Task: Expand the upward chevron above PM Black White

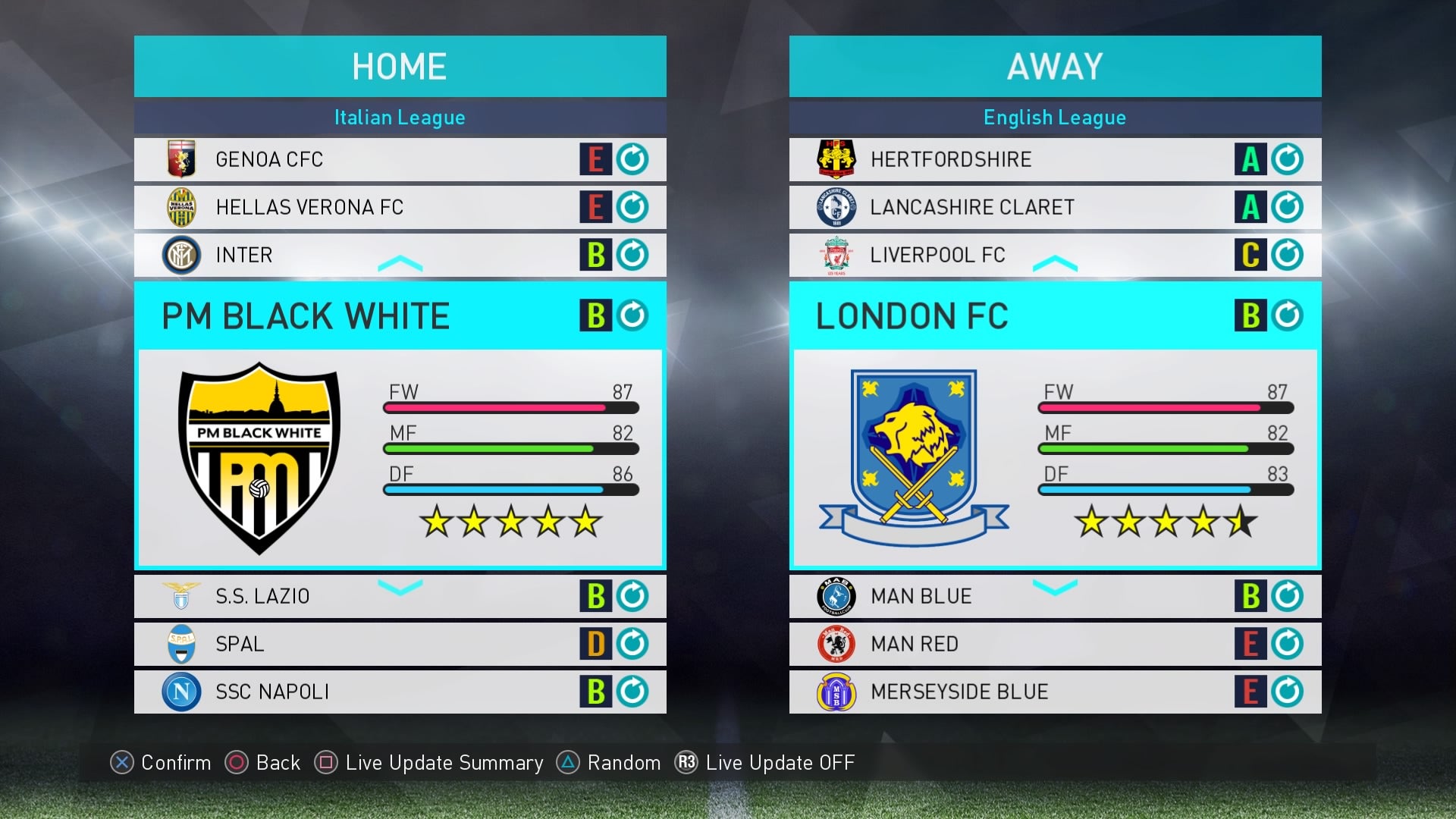Action: pyautogui.click(x=400, y=262)
